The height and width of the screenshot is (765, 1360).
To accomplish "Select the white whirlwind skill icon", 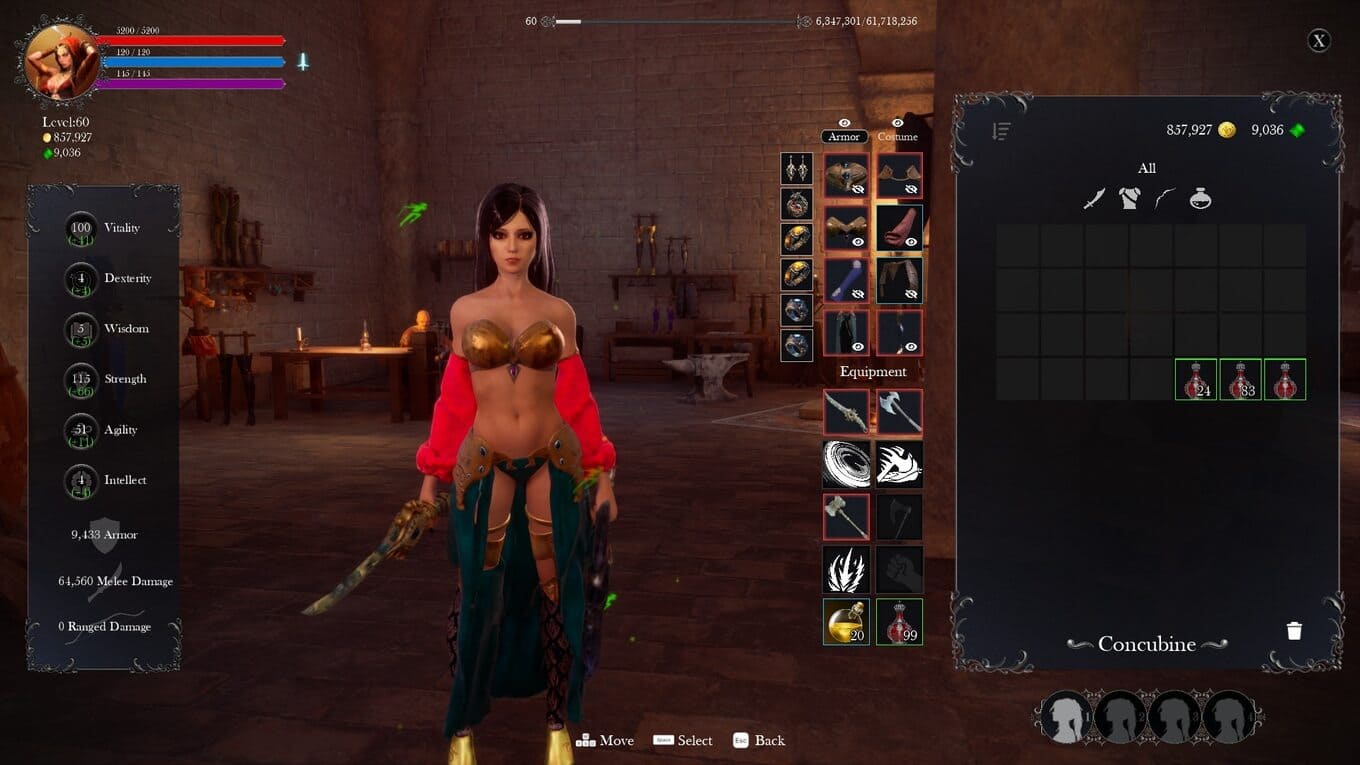I will coord(846,465).
